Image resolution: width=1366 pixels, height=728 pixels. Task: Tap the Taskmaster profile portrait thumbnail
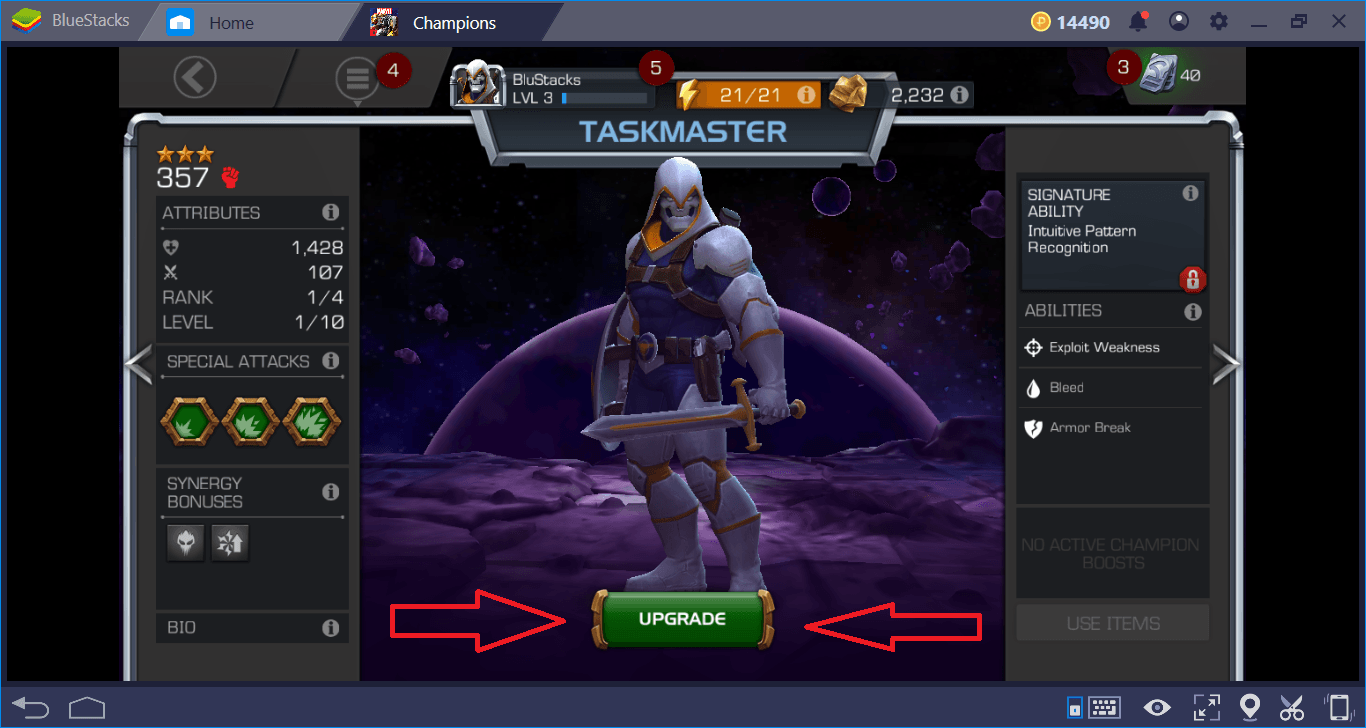478,84
